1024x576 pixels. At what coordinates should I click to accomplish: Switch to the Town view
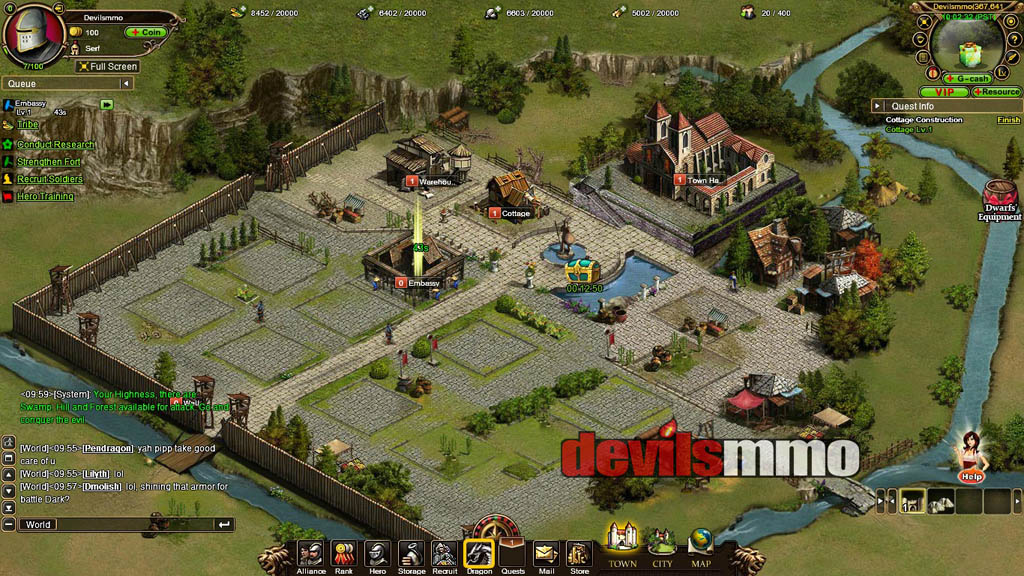pos(622,545)
